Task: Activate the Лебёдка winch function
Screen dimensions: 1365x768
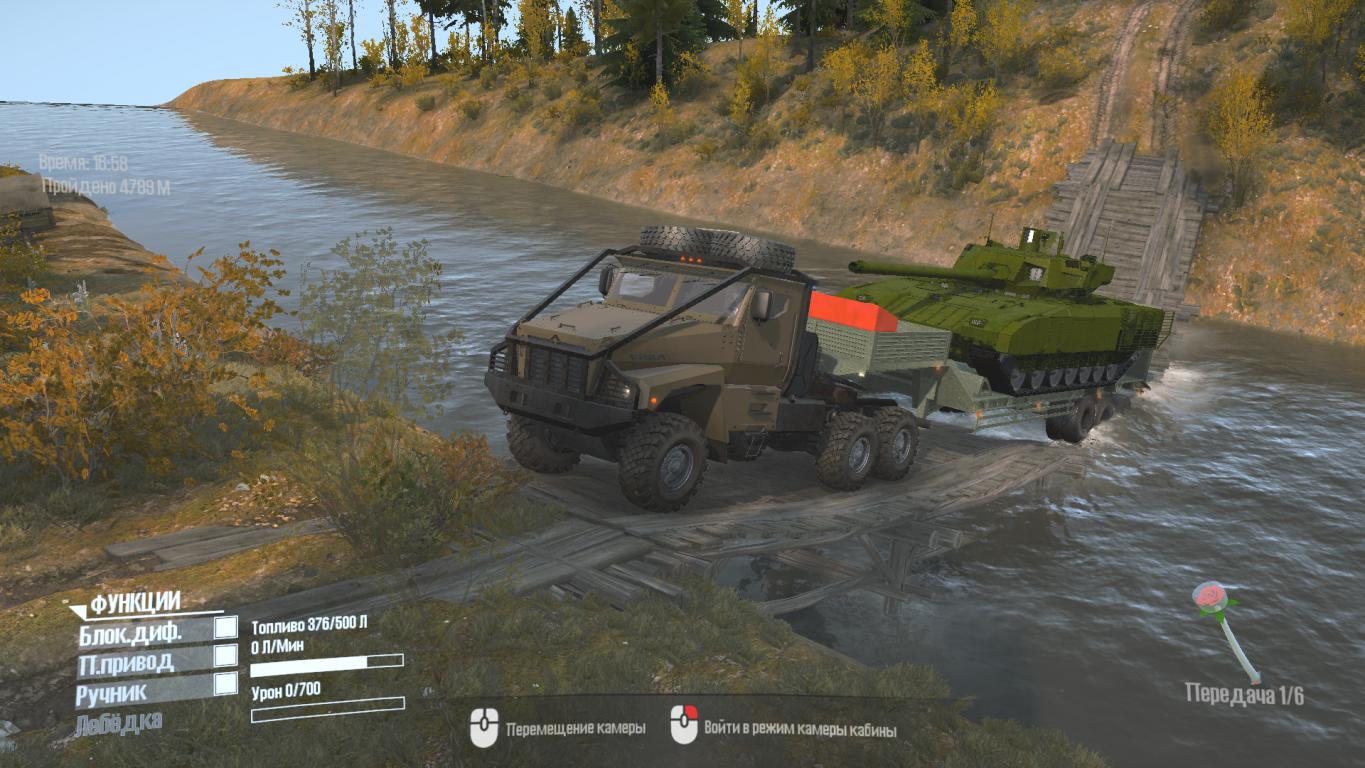Action: (119, 722)
